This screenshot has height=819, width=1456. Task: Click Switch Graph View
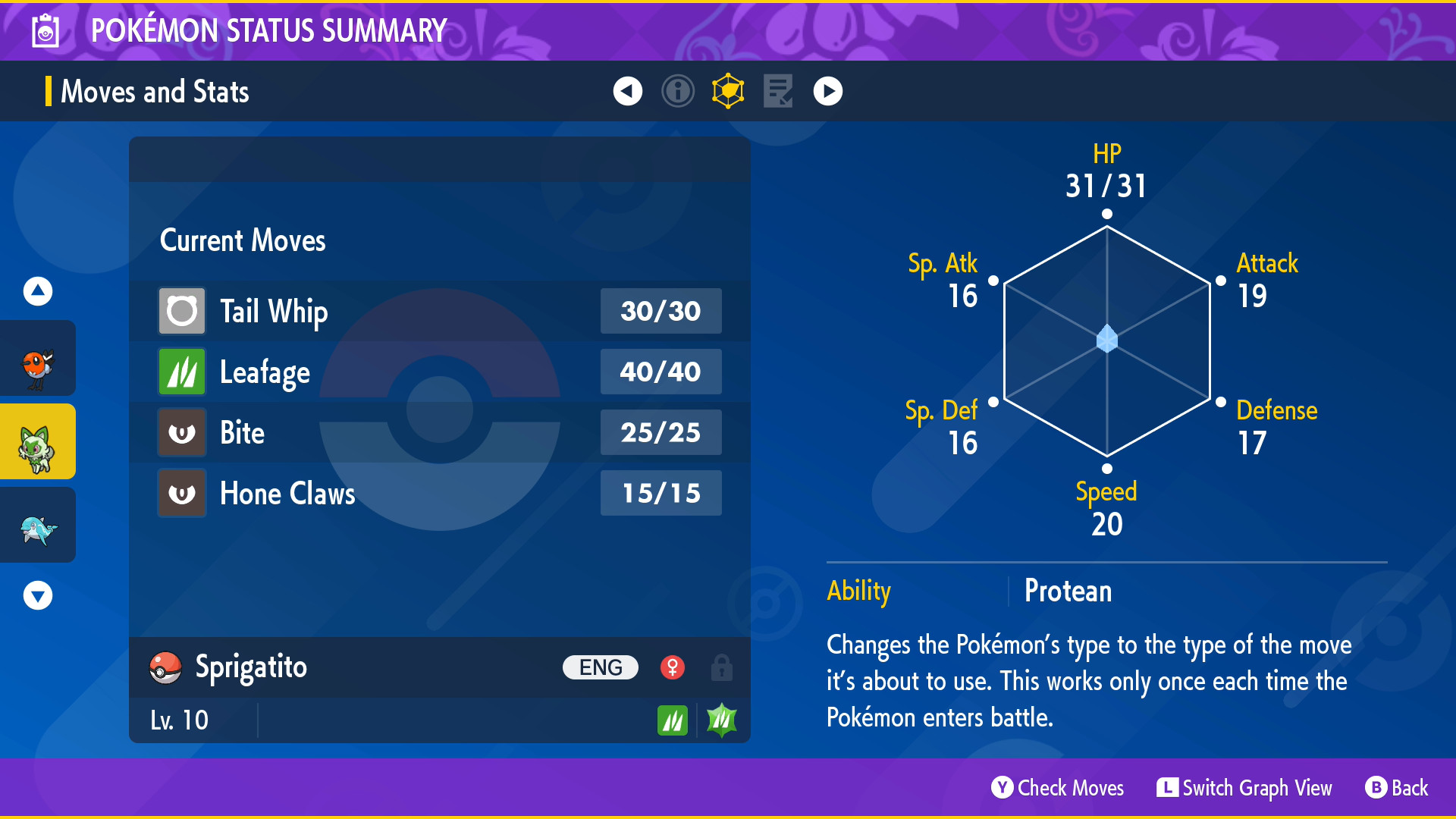1244,788
